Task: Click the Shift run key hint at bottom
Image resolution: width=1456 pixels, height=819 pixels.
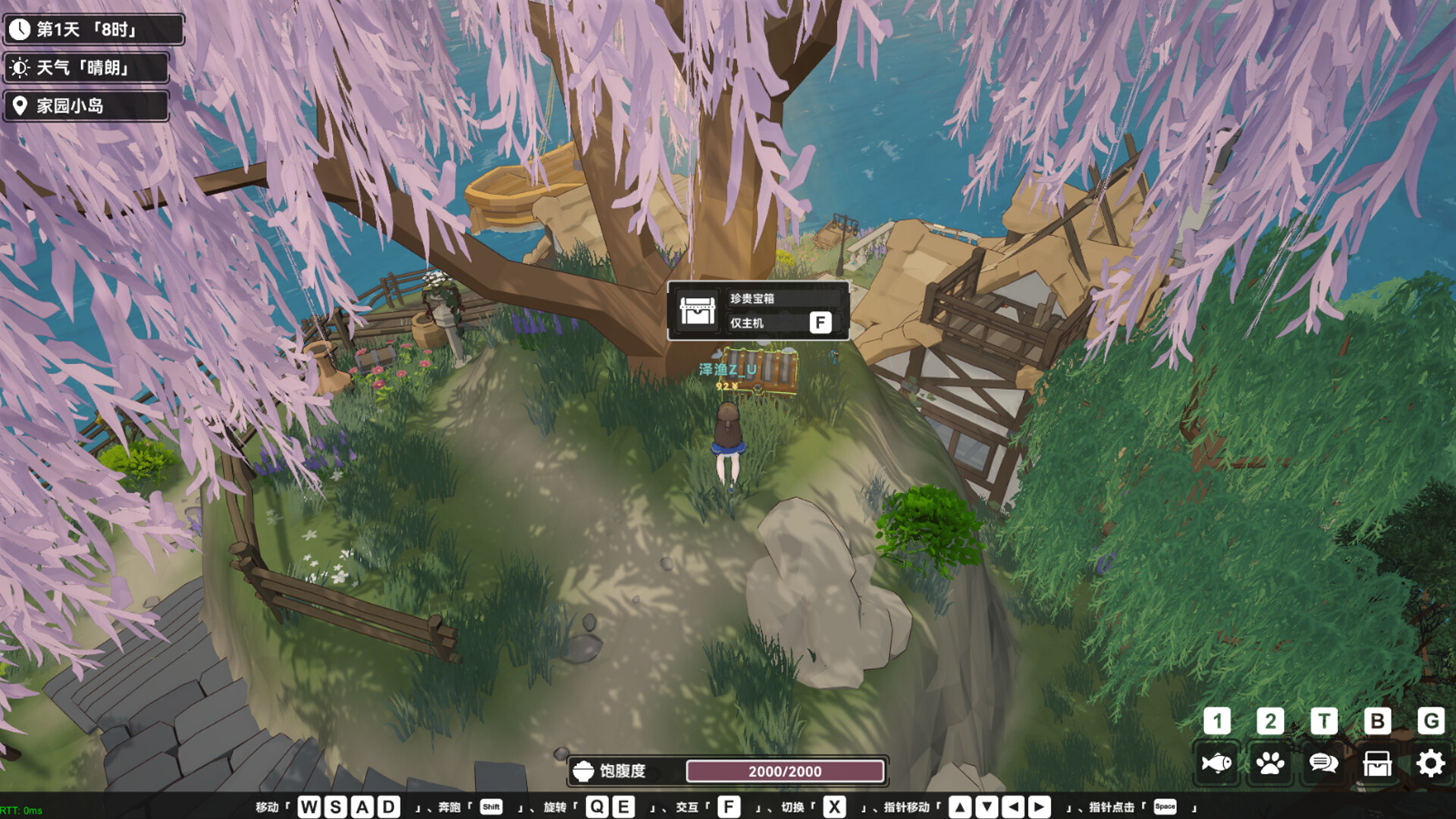Action: (491, 807)
